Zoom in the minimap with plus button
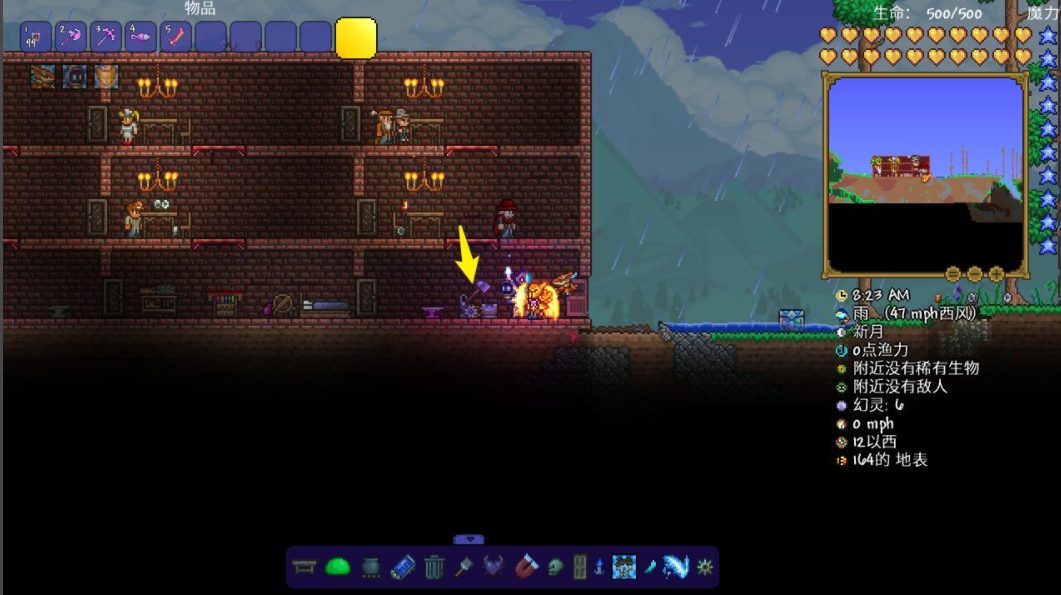 [x=996, y=274]
